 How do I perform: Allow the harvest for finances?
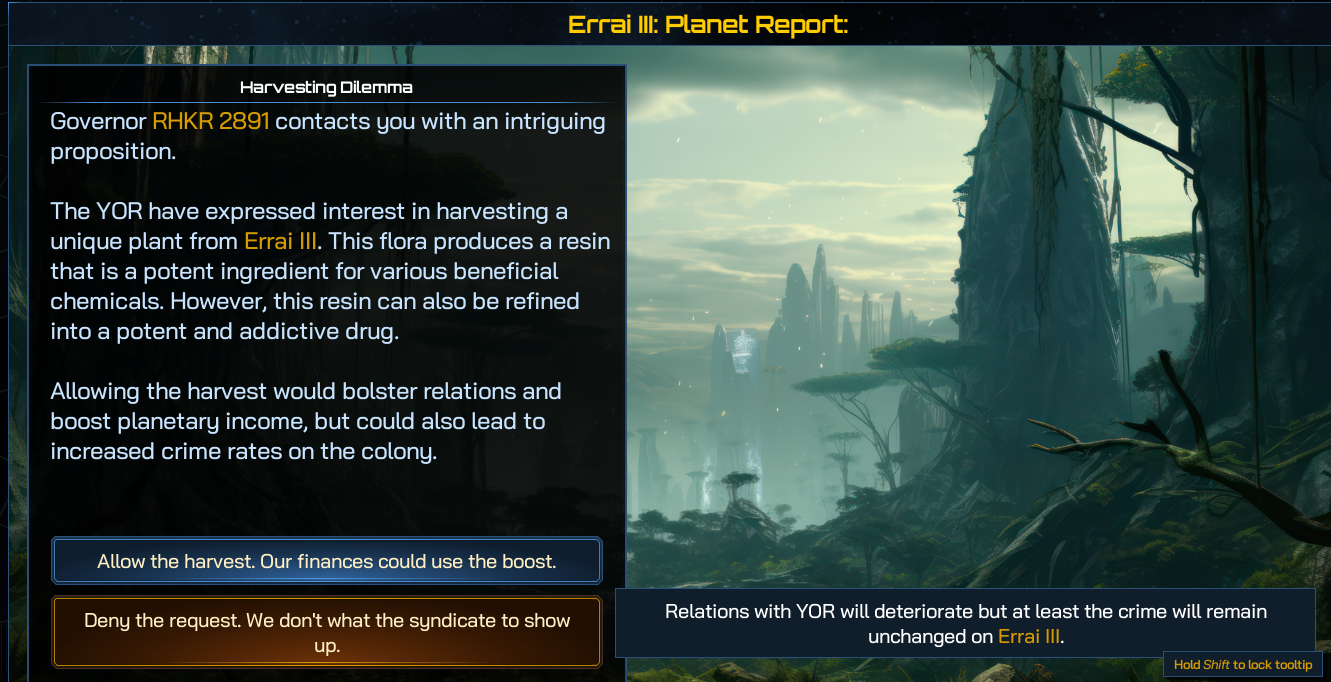point(326,561)
